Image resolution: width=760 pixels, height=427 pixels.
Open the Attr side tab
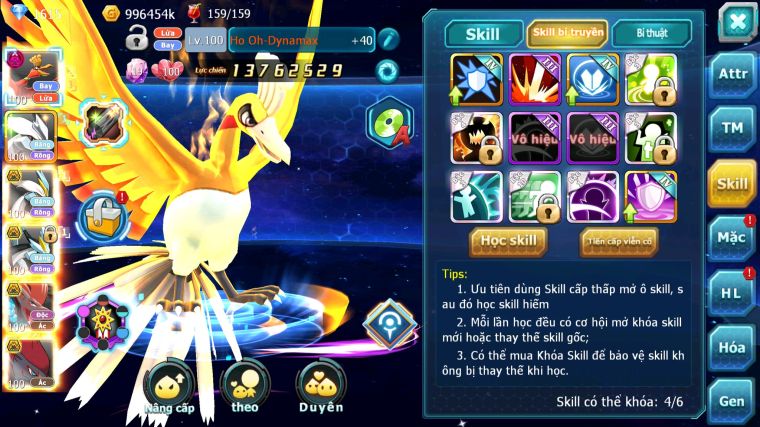click(x=732, y=75)
